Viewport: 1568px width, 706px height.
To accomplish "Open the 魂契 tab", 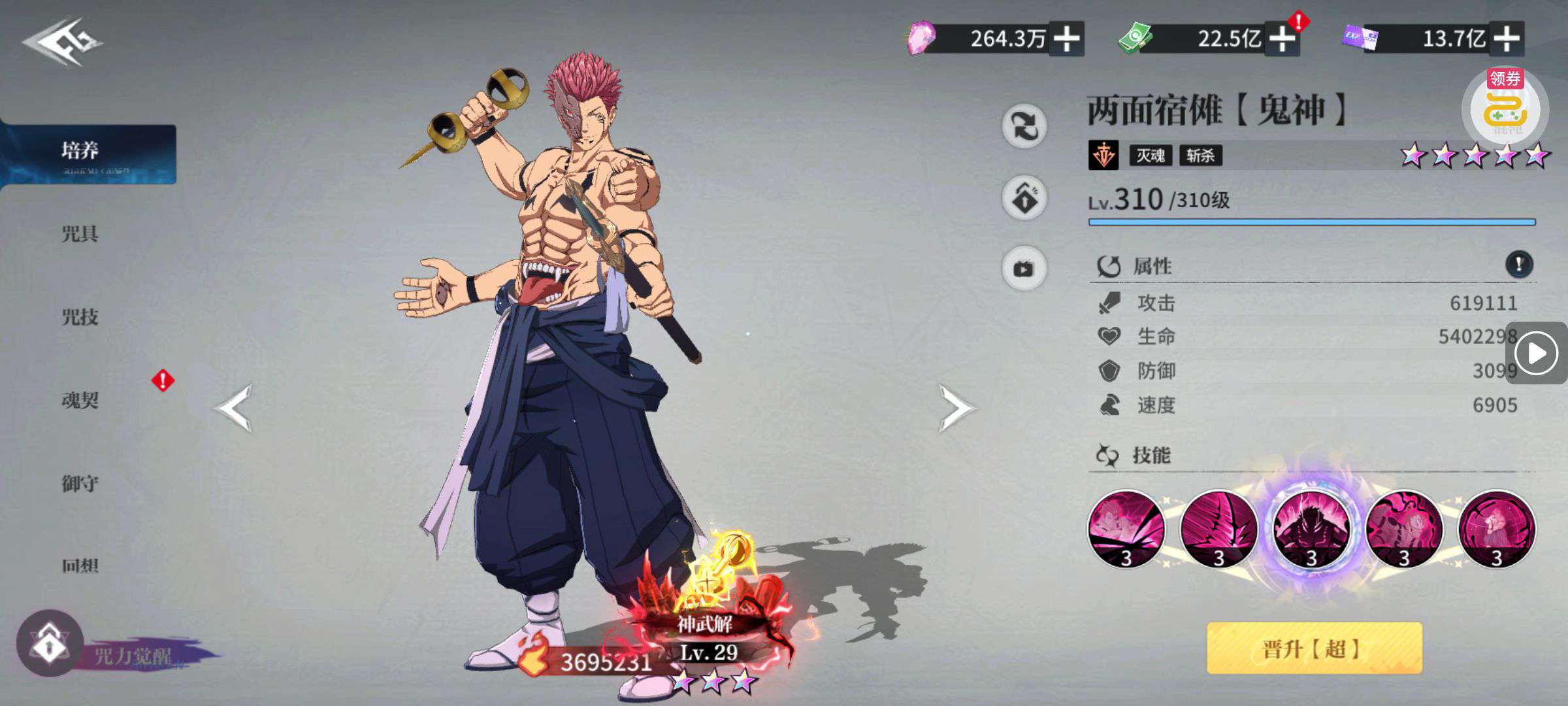I will coord(80,400).
